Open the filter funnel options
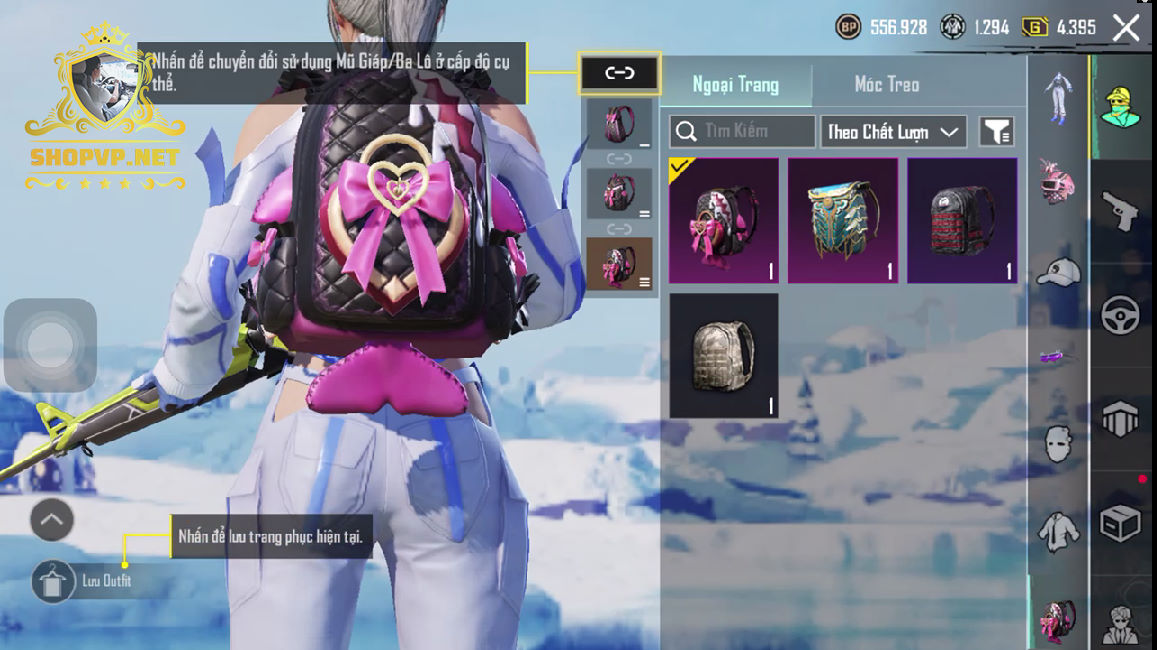1157x650 pixels. pos(996,132)
